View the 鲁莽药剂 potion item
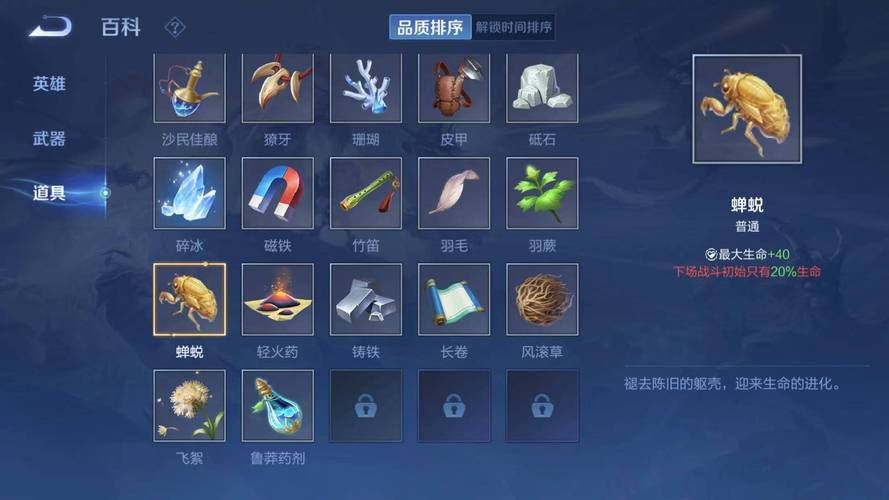This screenshot has height=500, width=889. pos(278,405)
